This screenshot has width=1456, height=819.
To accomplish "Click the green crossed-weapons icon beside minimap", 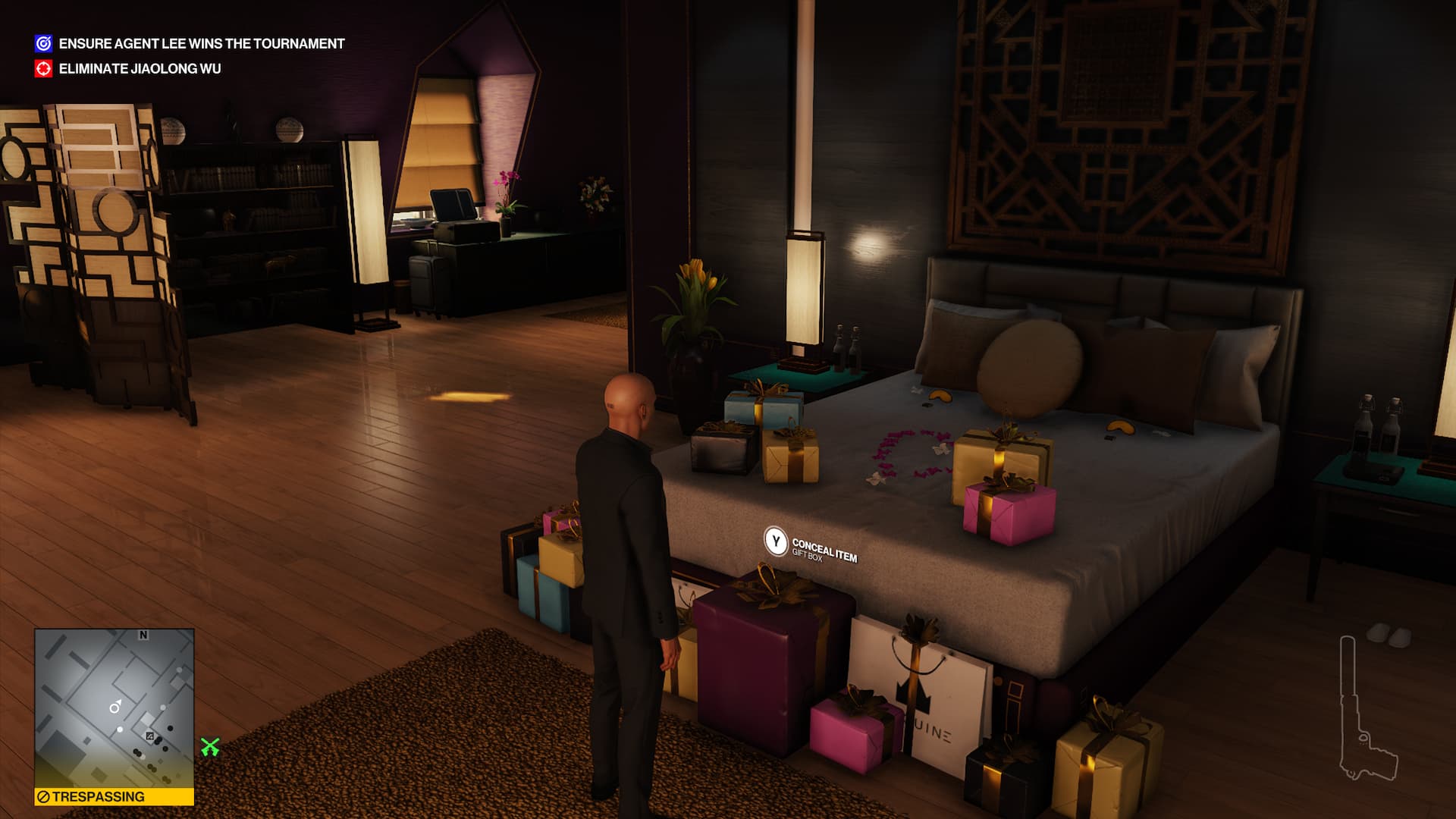I will [x=210, y=748].
